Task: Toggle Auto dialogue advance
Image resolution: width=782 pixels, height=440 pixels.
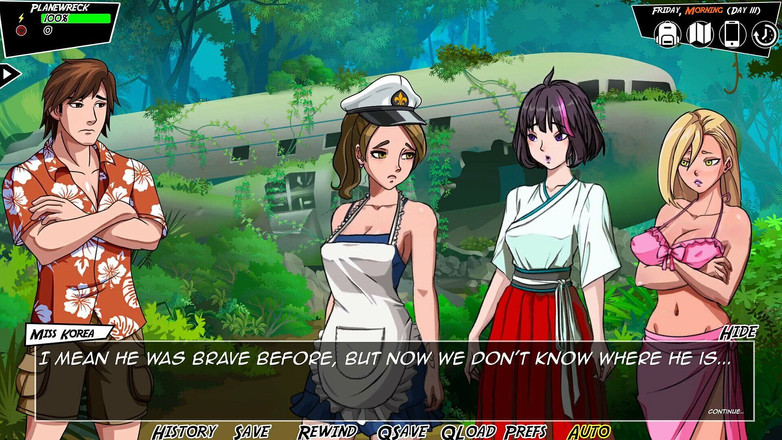Action: point(589,431)
